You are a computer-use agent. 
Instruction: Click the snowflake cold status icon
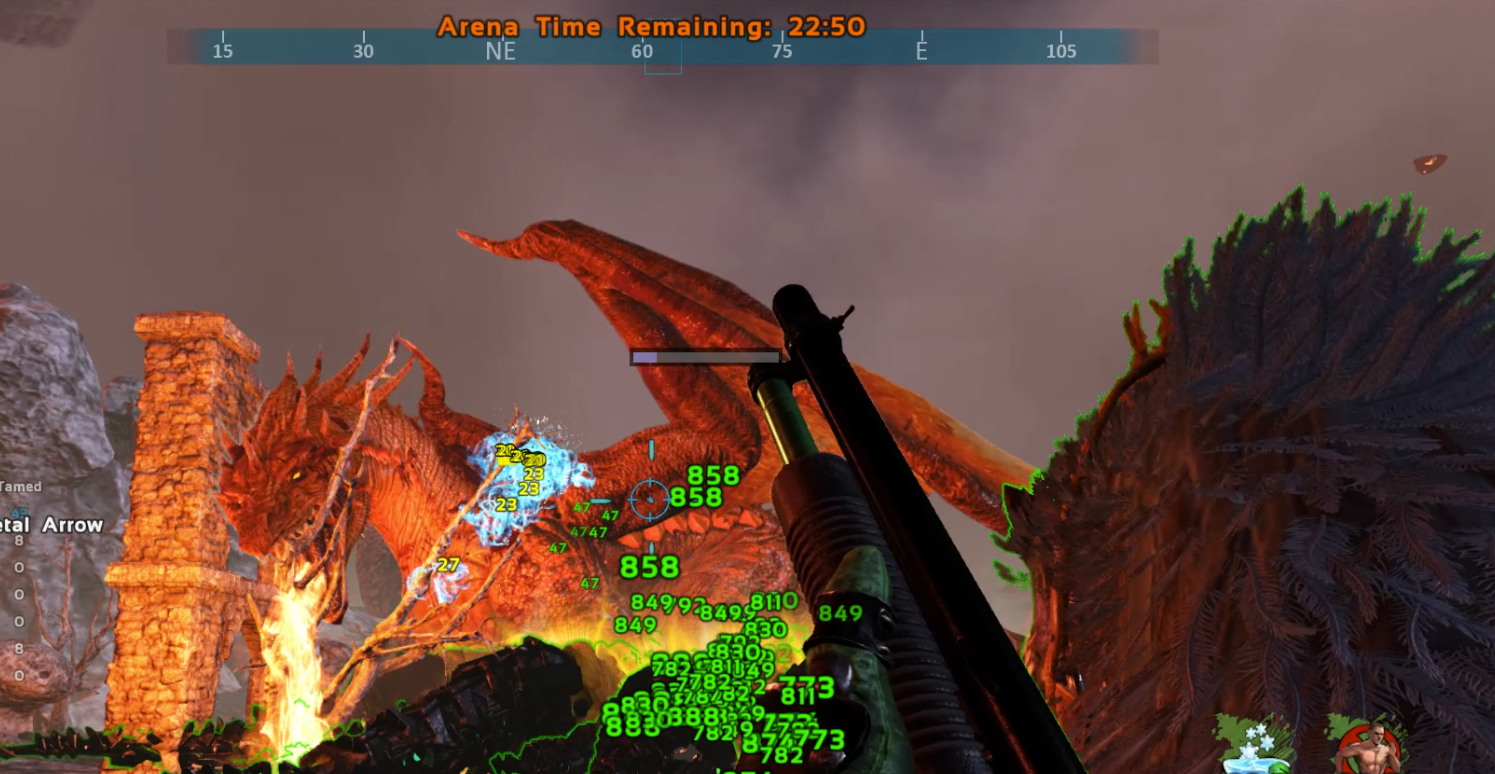click(1252, 747)
